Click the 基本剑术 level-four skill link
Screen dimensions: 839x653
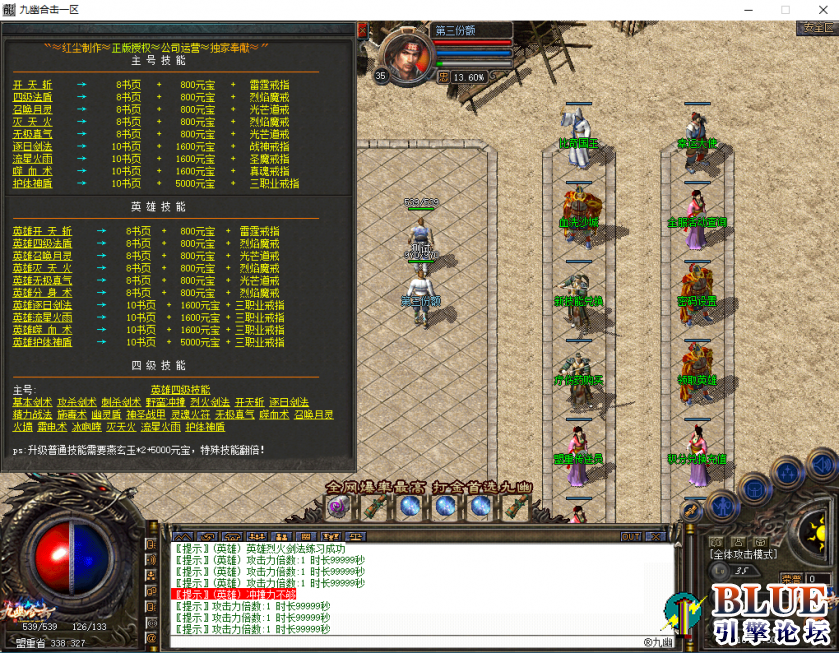[x=30, y=401]
